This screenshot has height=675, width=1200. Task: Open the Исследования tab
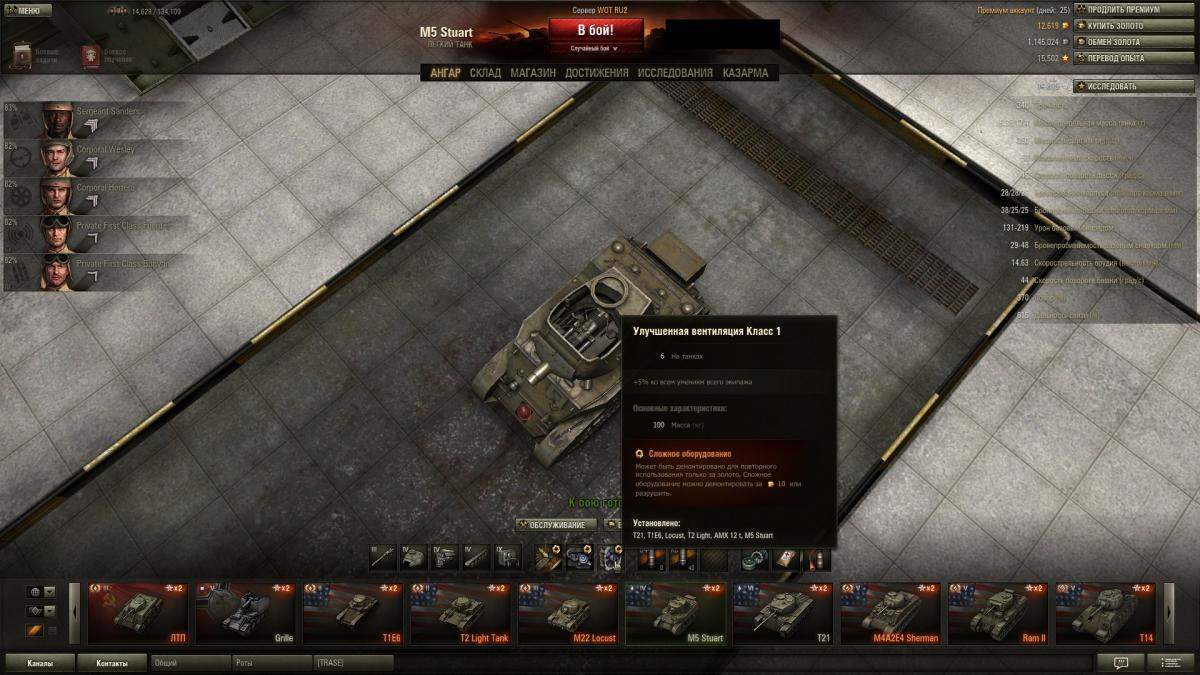pyautogui.click(x=675, y=73)
